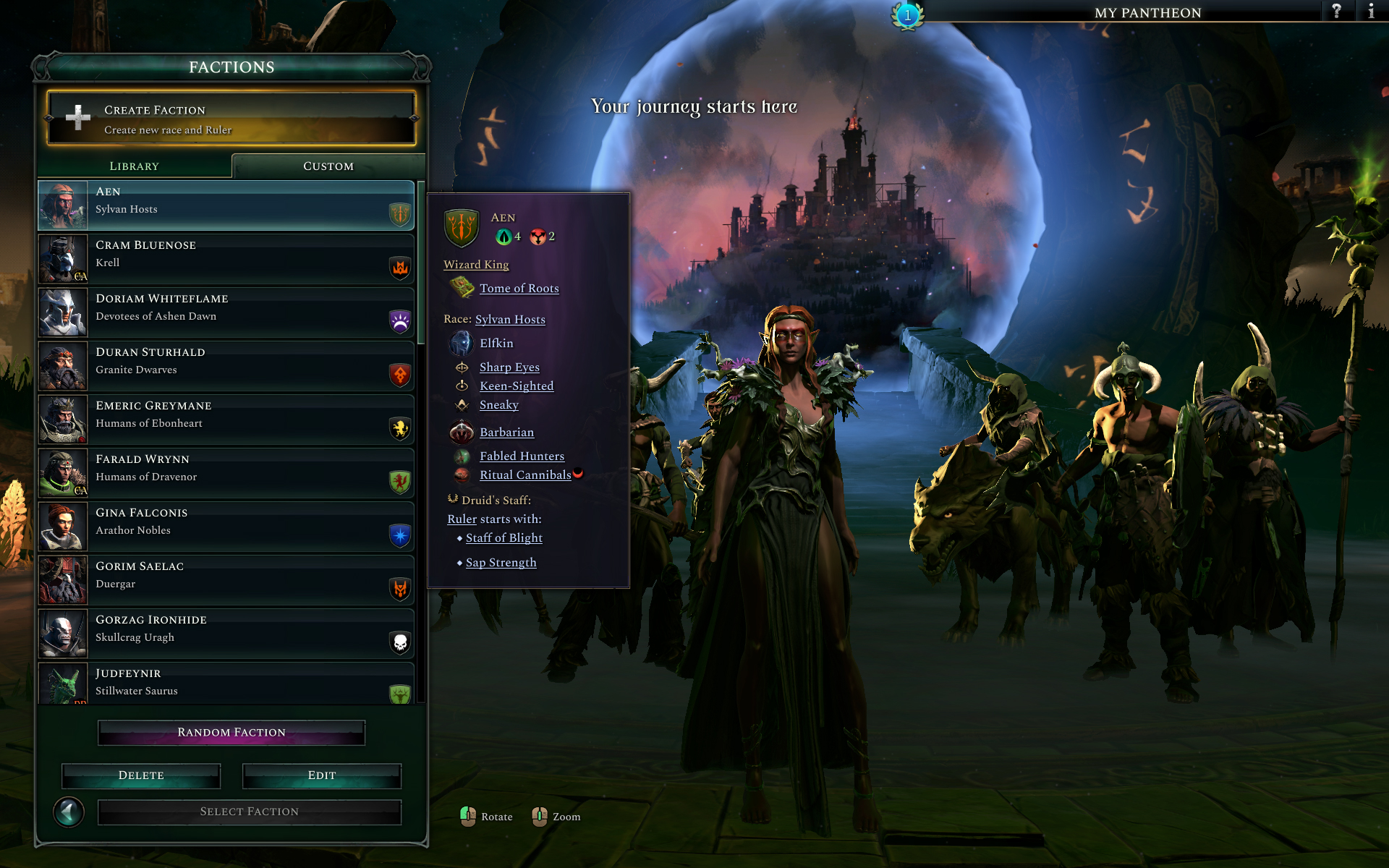Click the Fabled Hunters trait icon

point(463,456)
